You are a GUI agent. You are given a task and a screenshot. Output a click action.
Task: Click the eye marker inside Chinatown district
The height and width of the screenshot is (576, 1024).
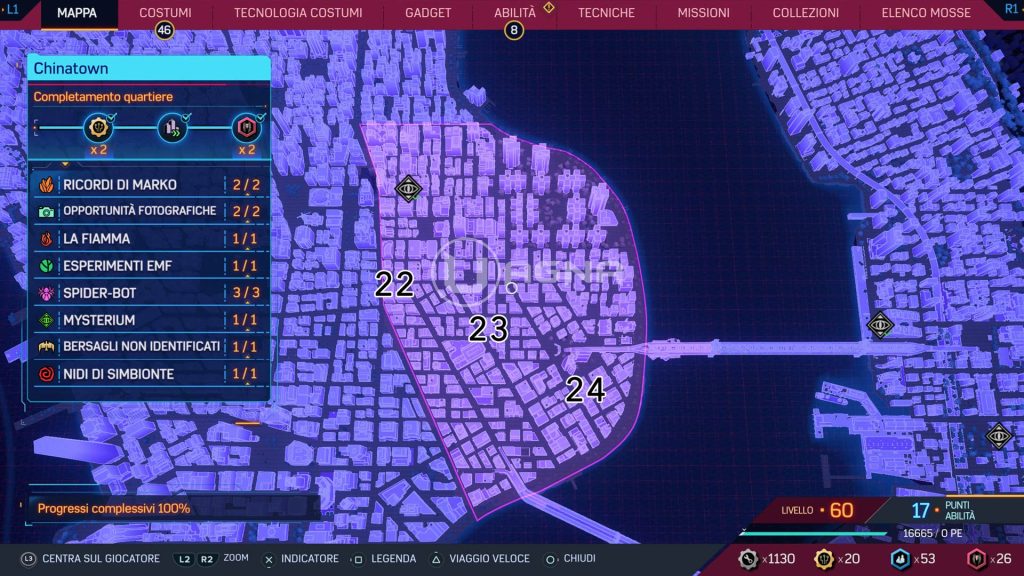pyautogui.click(x=407, y=187)
